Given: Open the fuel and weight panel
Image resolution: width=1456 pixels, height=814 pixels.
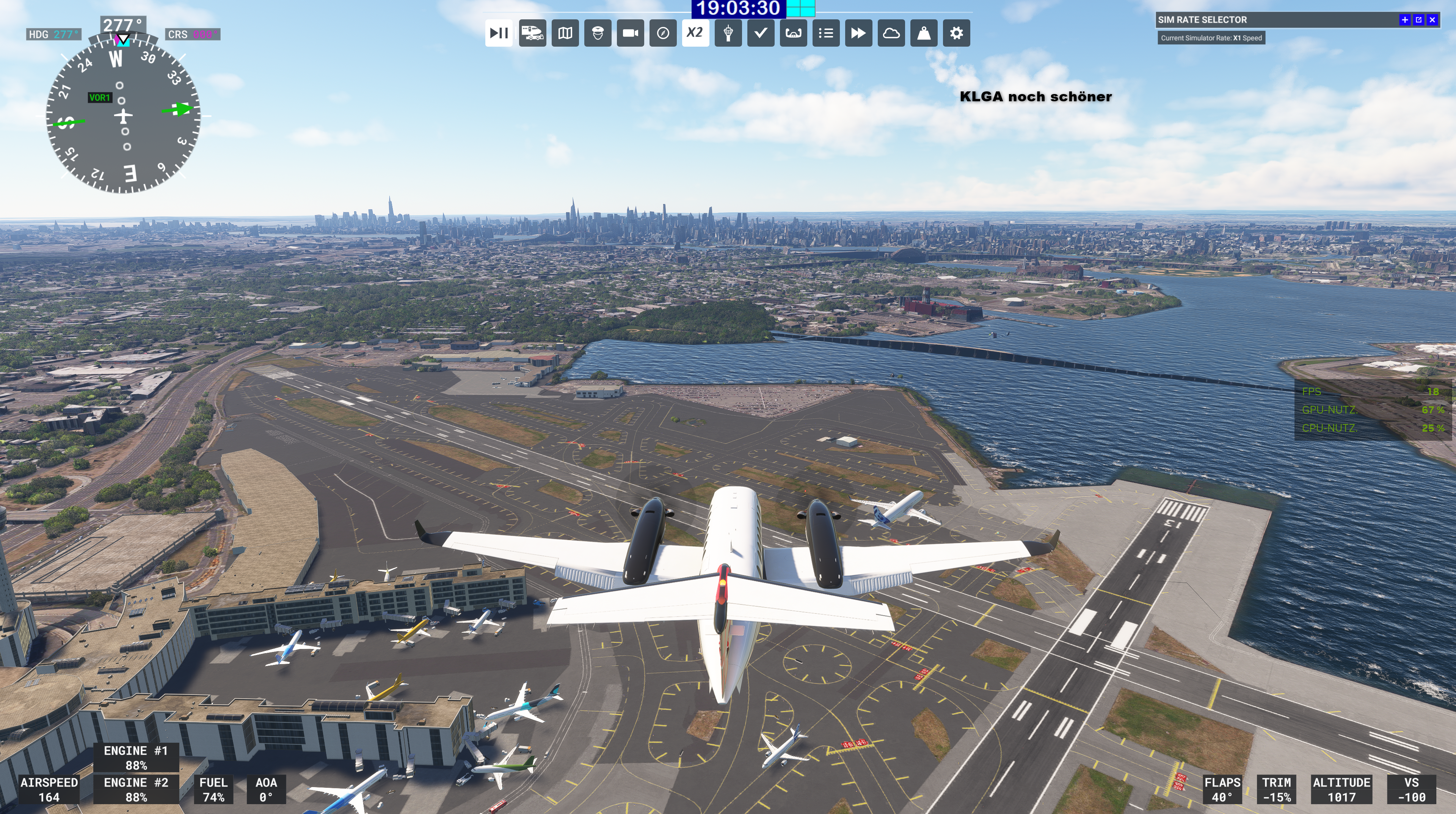Looking at the screenshot, I should click(x=924, y=33).
